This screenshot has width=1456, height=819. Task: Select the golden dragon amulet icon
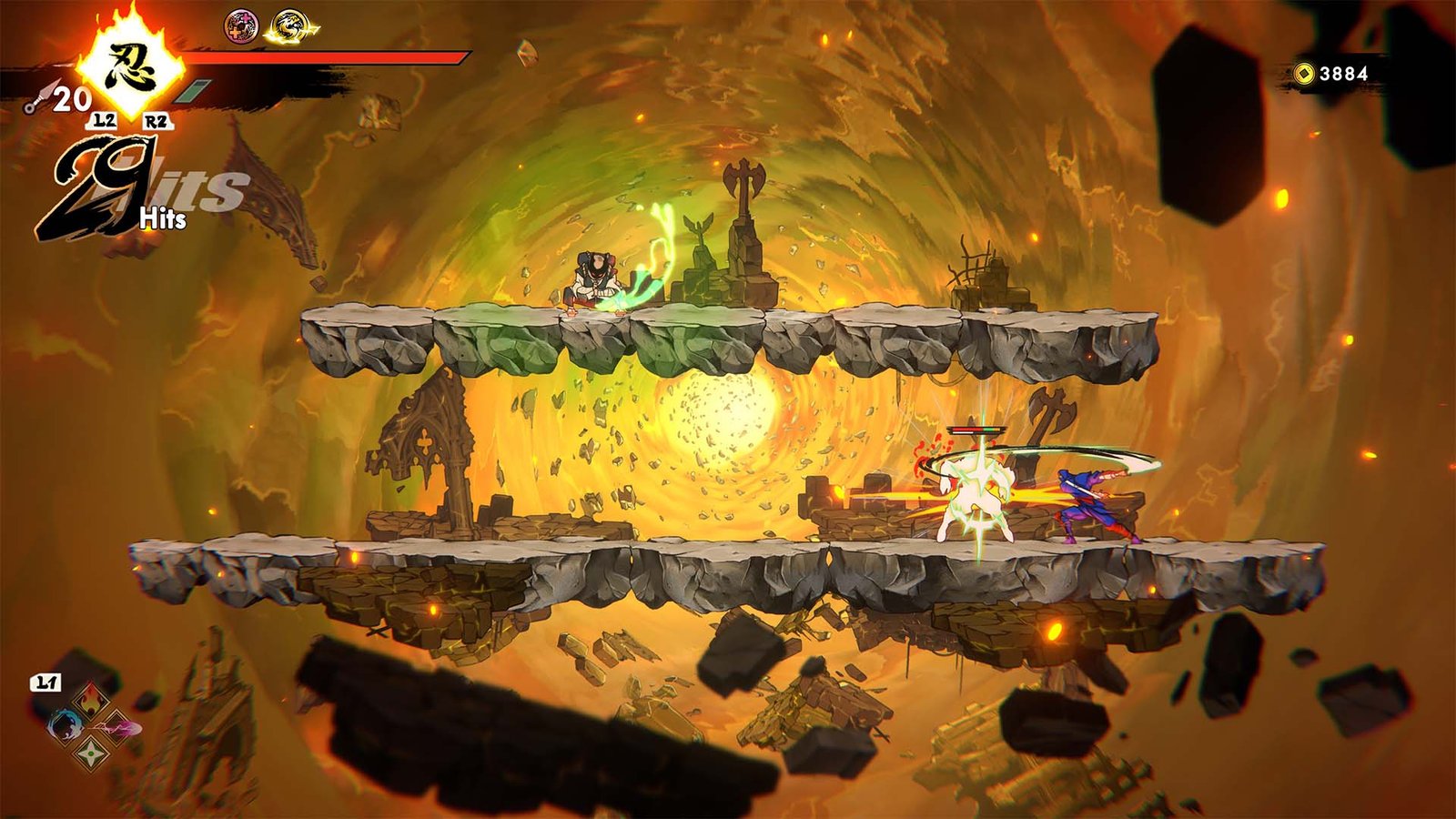pyautogui.click(x=289, y=27)
